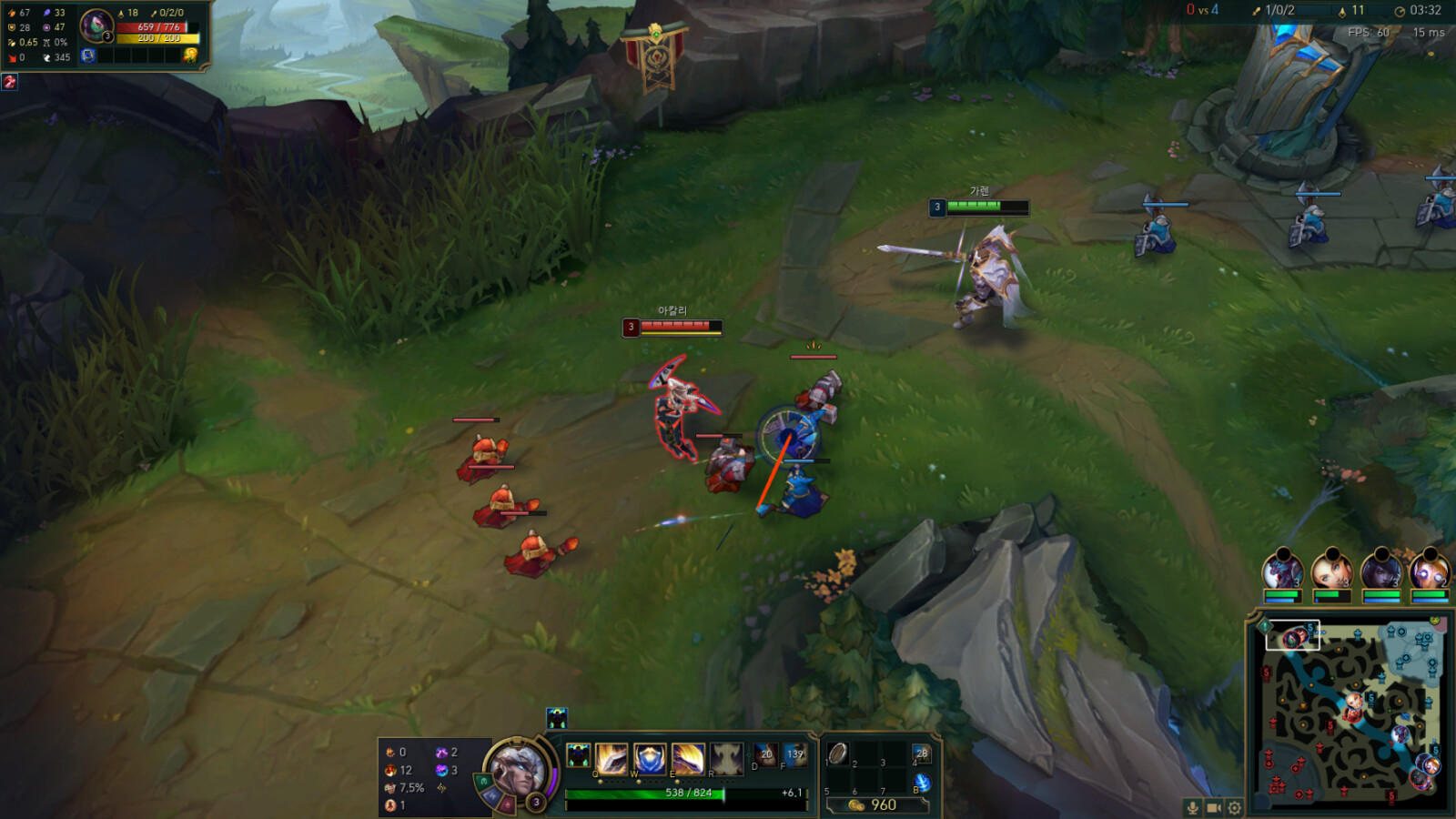Click the gold counter showing 960
Viewport: 1456px width, 819px height.
883,804
